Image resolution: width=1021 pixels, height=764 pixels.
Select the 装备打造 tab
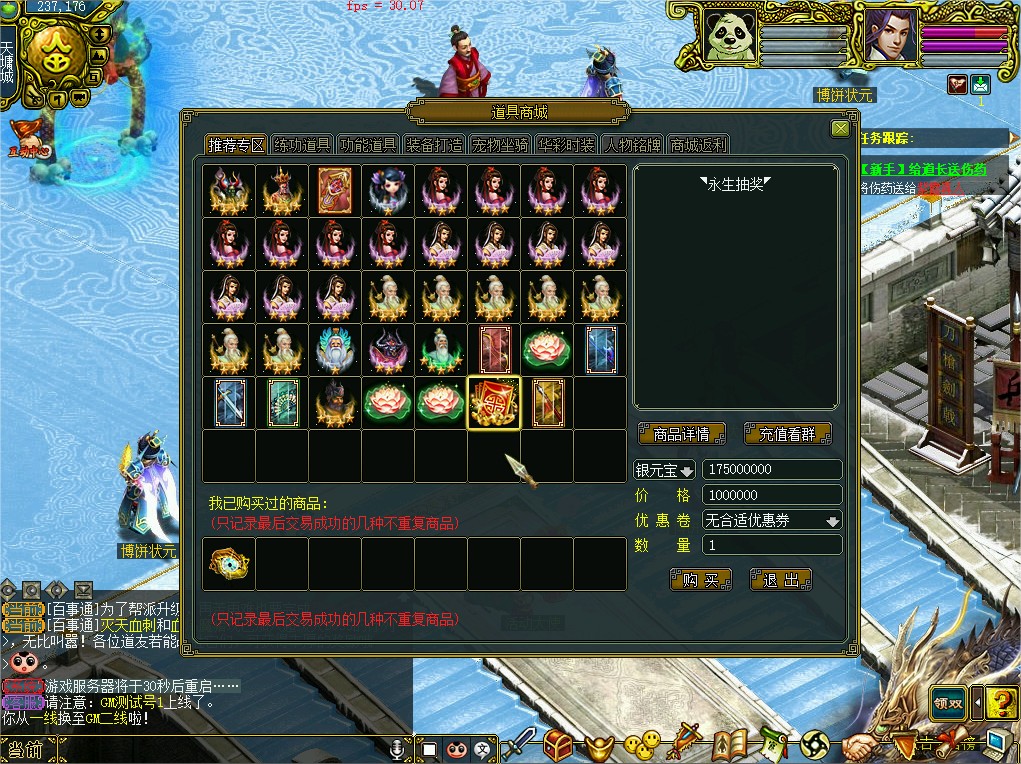click(x=434, y=145)
